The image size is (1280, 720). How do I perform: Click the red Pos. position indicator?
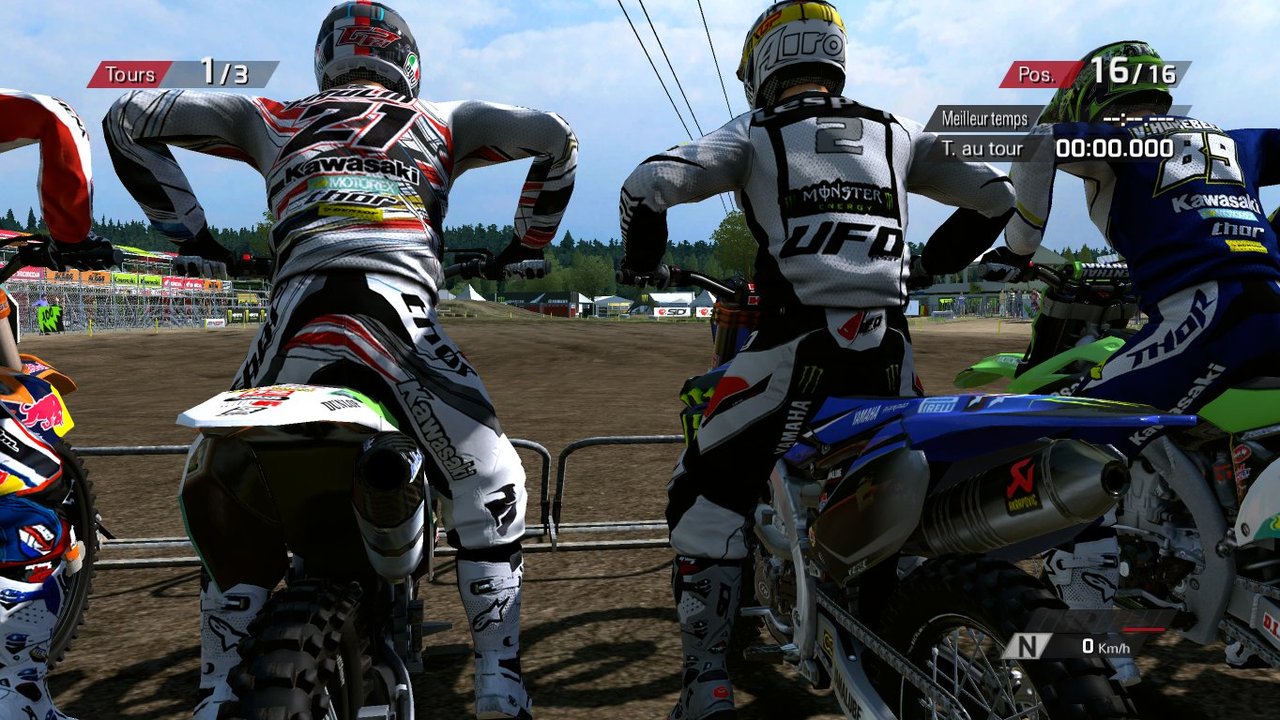pos(1040,73)
